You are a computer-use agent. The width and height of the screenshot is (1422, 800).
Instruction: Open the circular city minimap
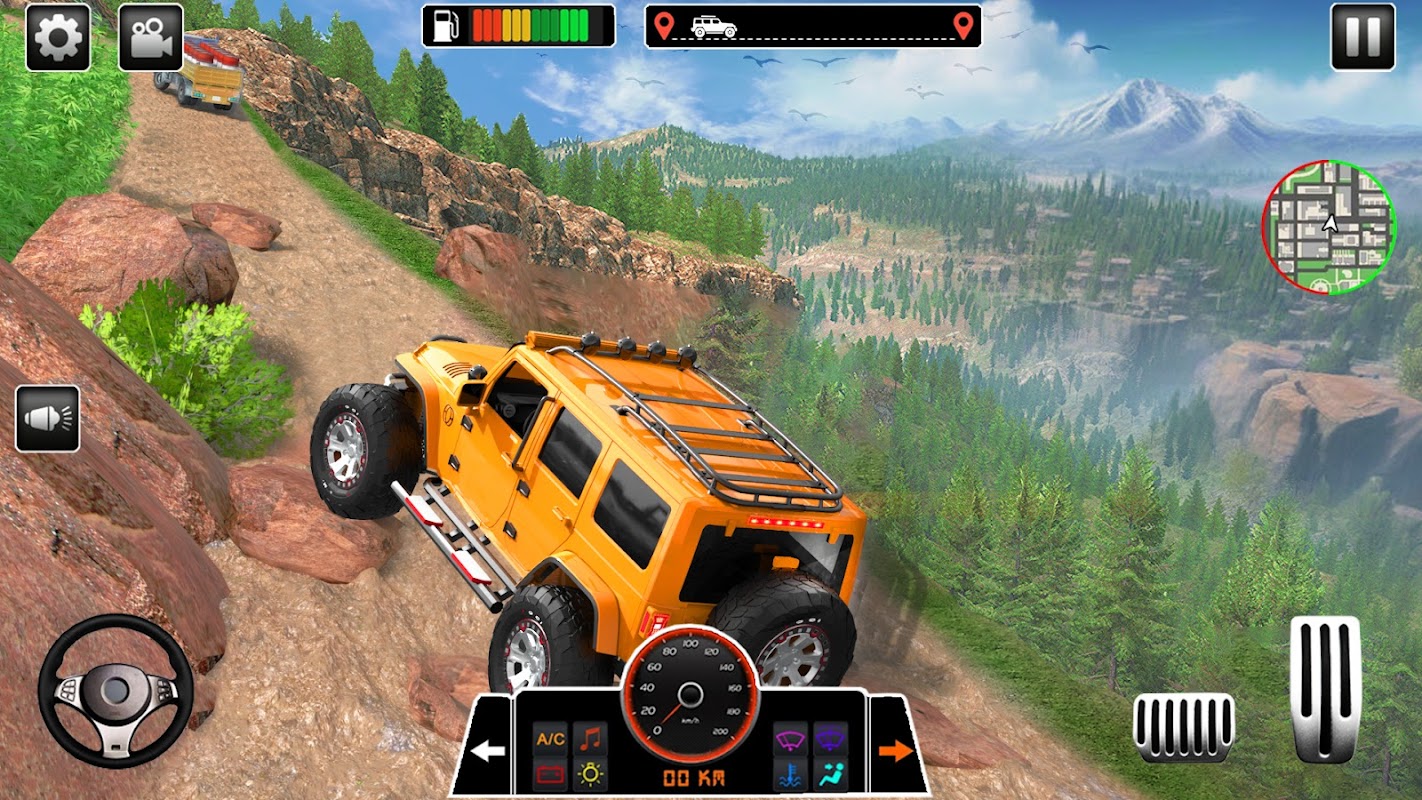click(x=1328, y=228)
